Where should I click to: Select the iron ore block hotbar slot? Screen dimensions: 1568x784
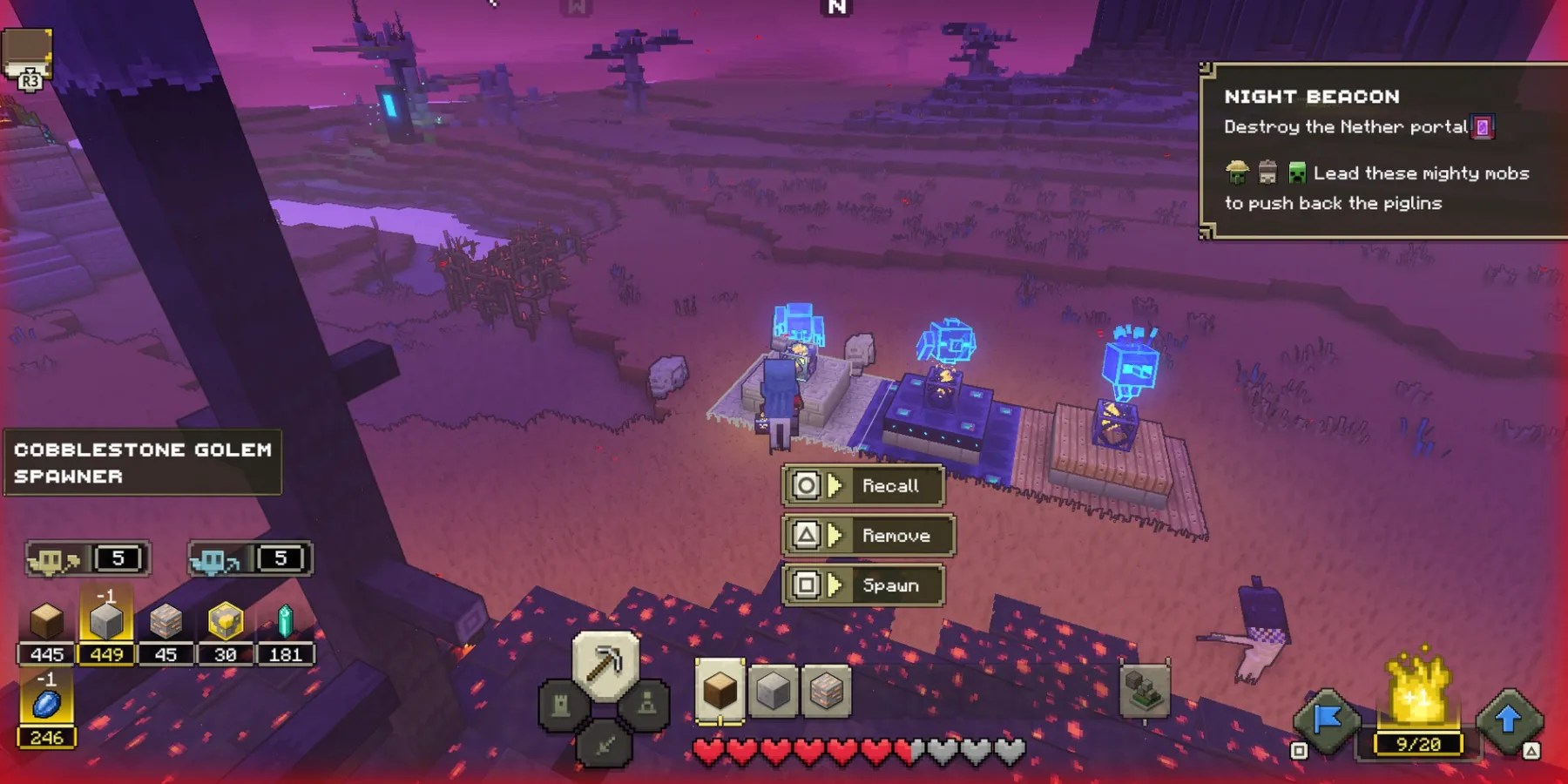click(x=826, y=691)
